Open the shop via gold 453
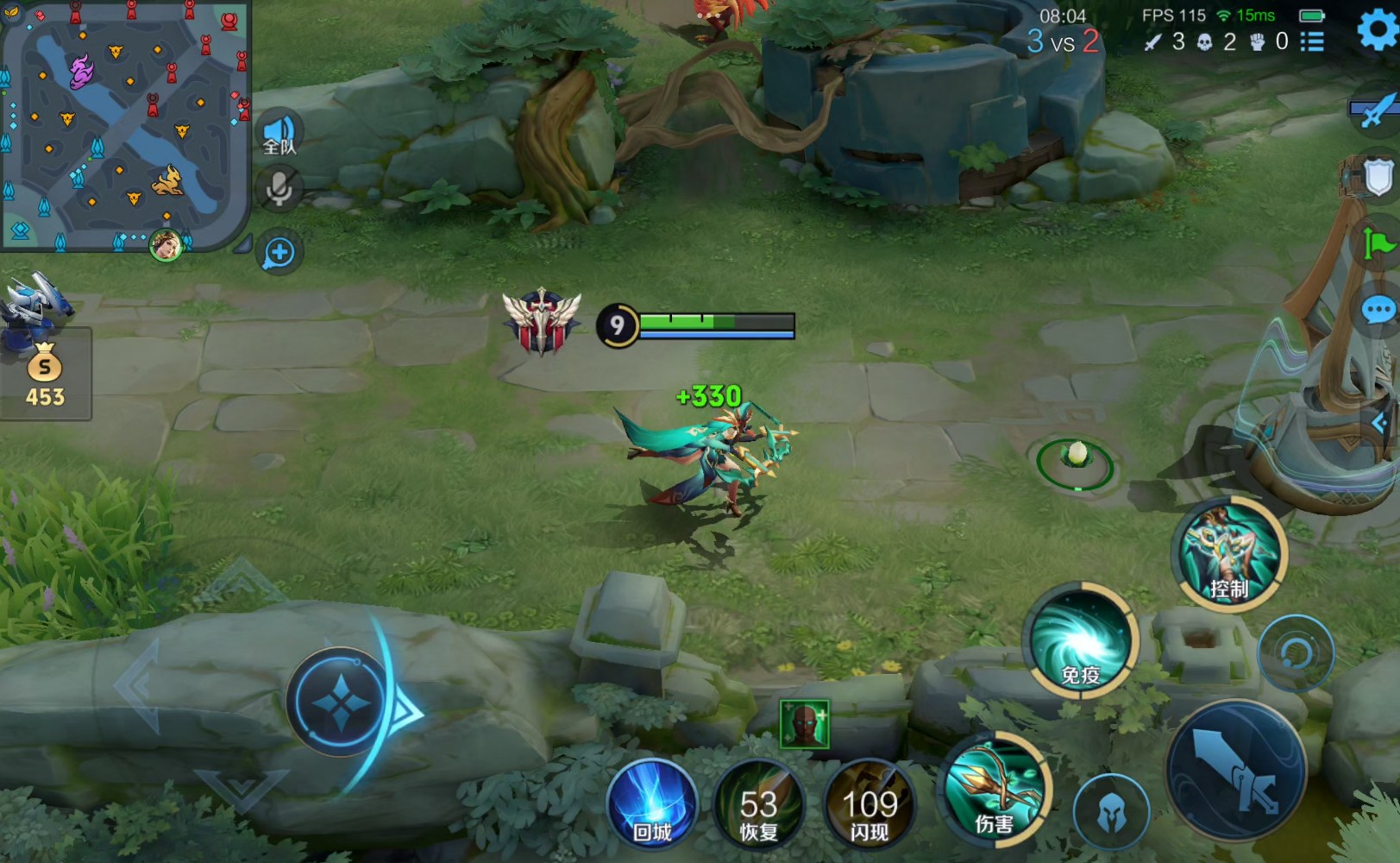1400x863 pixels. pyautogui.click(x=45, y=375)
